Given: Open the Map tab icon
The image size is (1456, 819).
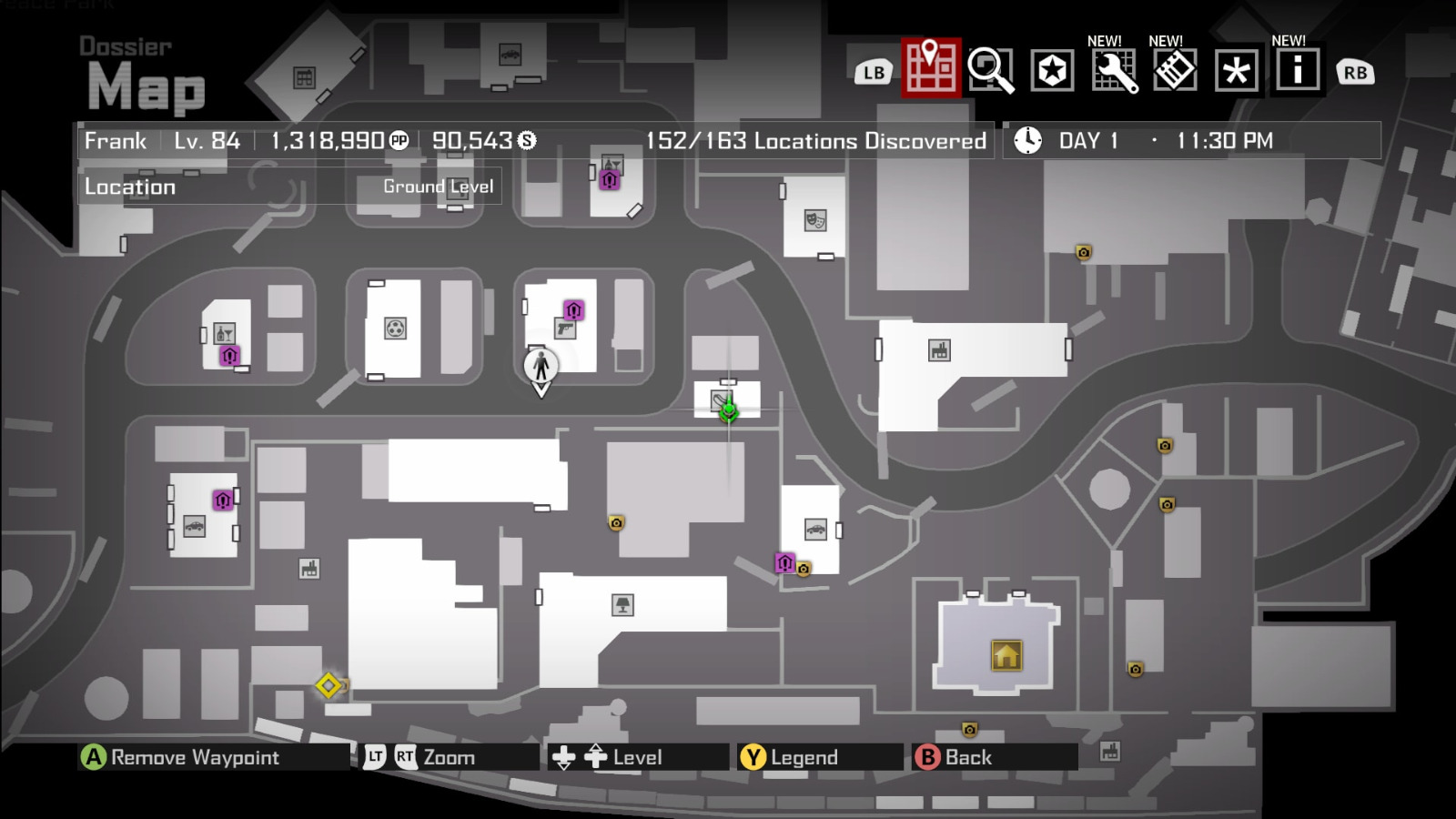Looking at the screenshot, I should pos(930,71).
